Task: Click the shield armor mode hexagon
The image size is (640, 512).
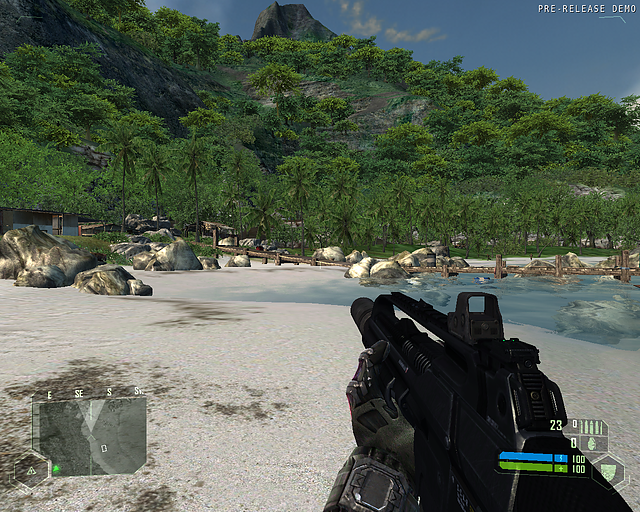Action: coord(606,469)
